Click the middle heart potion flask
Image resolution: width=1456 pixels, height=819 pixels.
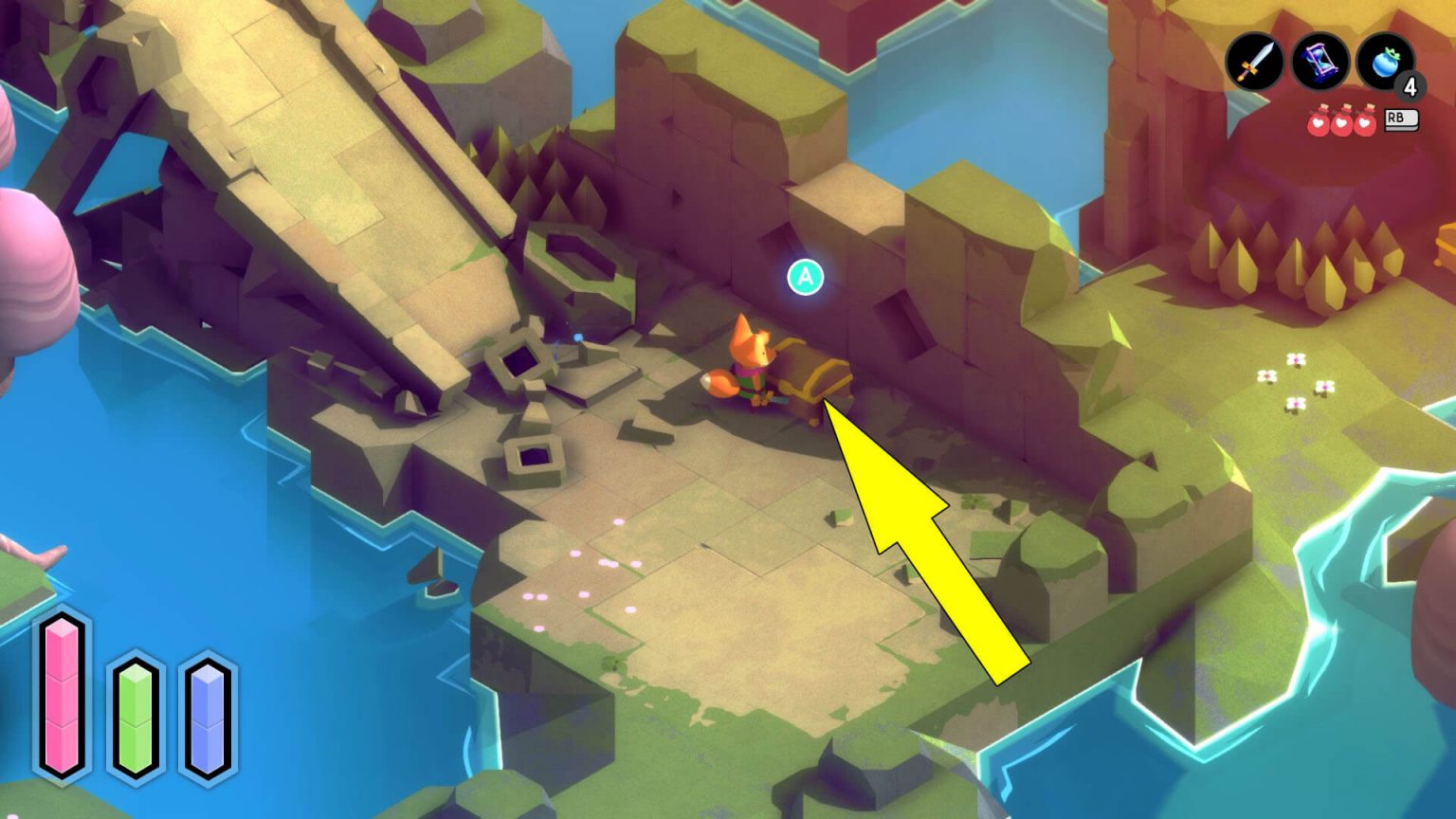(x=1339, y=123)
